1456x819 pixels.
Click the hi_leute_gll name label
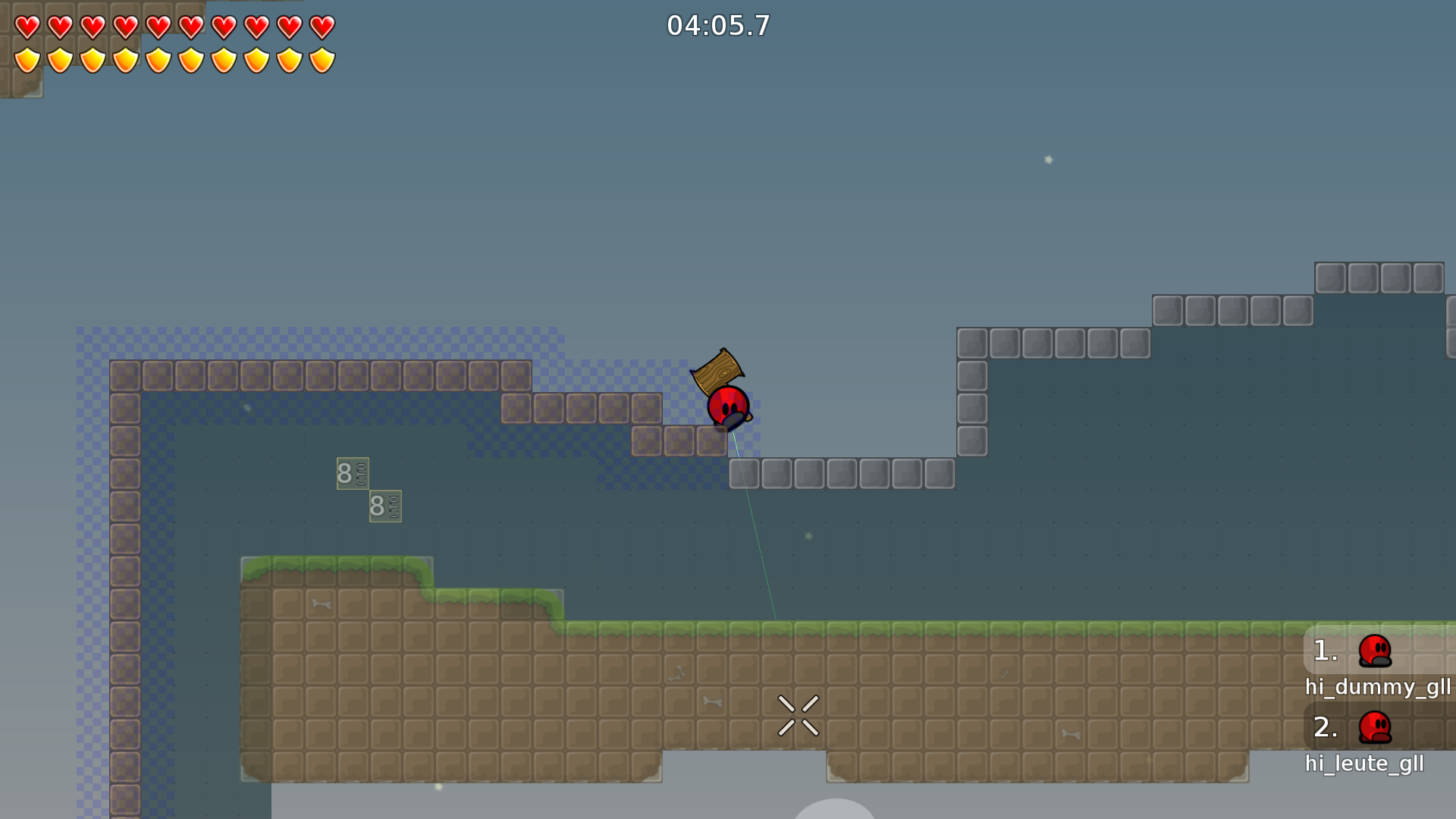pyautogui.click(x=1365, y=764)
